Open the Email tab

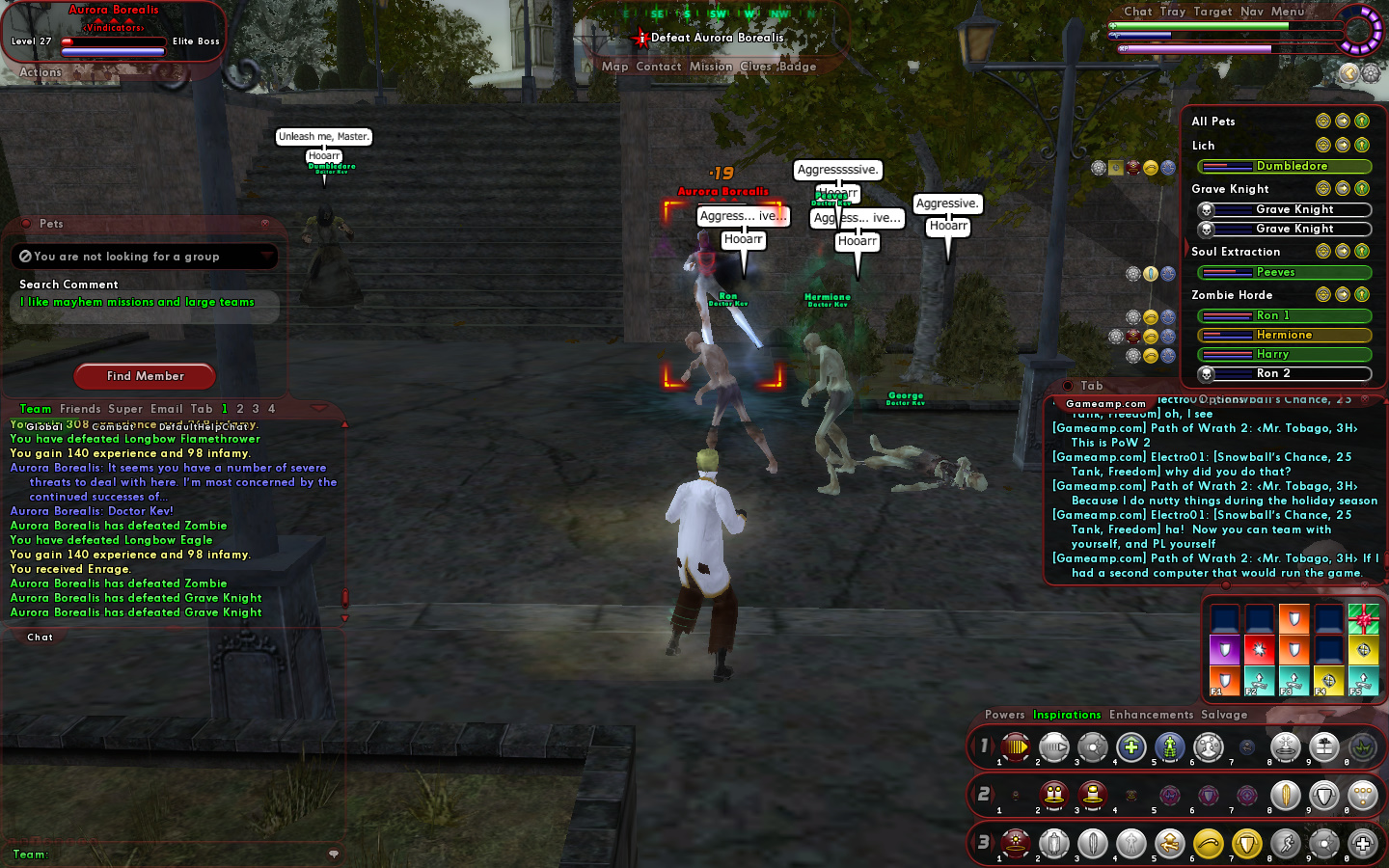(166, 409)
